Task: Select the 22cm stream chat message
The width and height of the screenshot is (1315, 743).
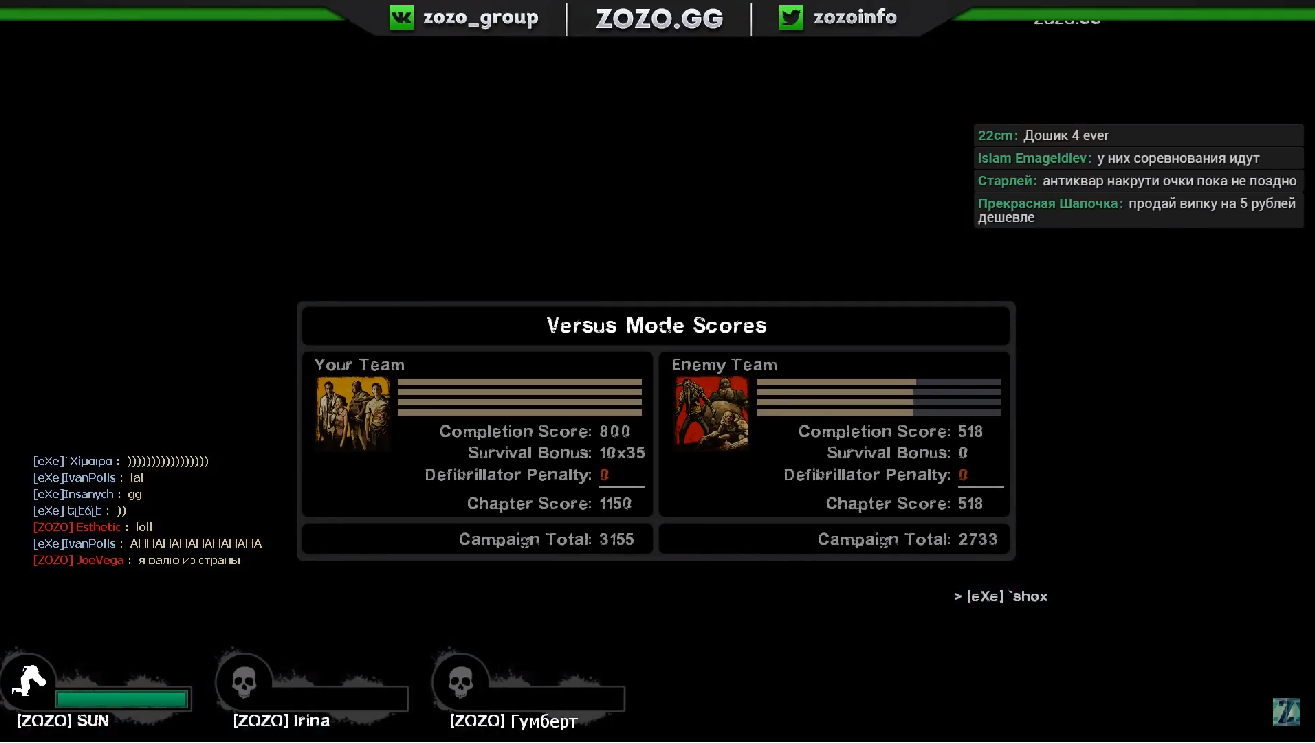Action: pyautogui.click(x=1138, y=136)
